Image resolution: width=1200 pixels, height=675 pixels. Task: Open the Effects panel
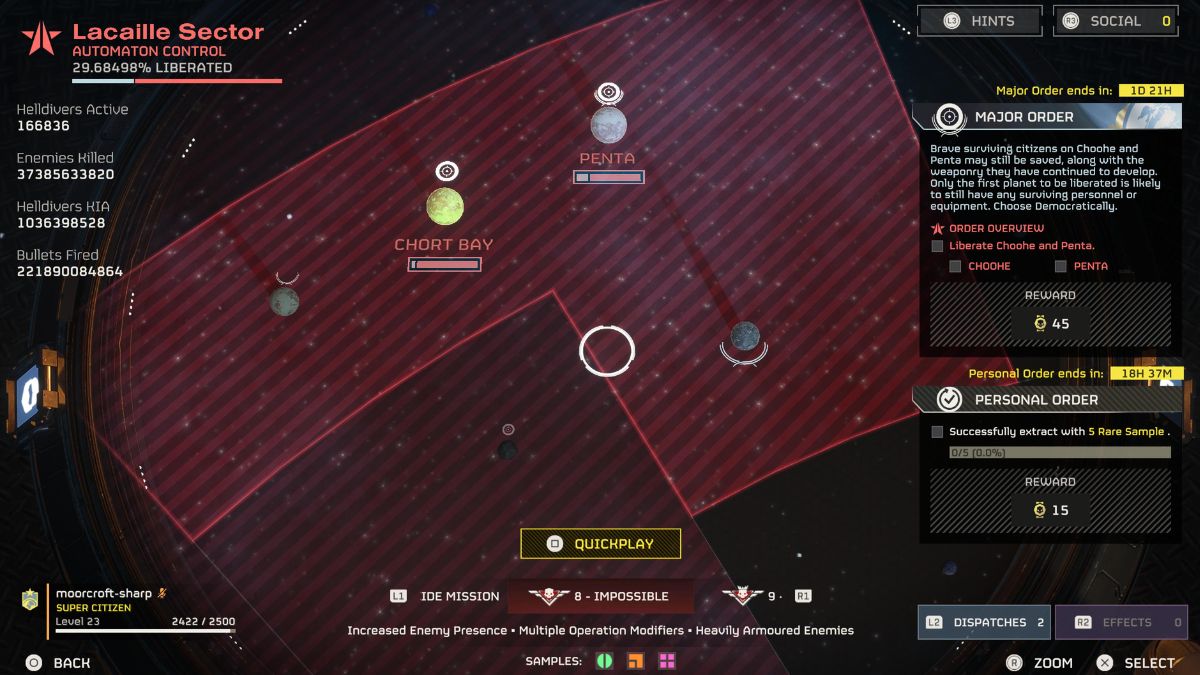1121,622
